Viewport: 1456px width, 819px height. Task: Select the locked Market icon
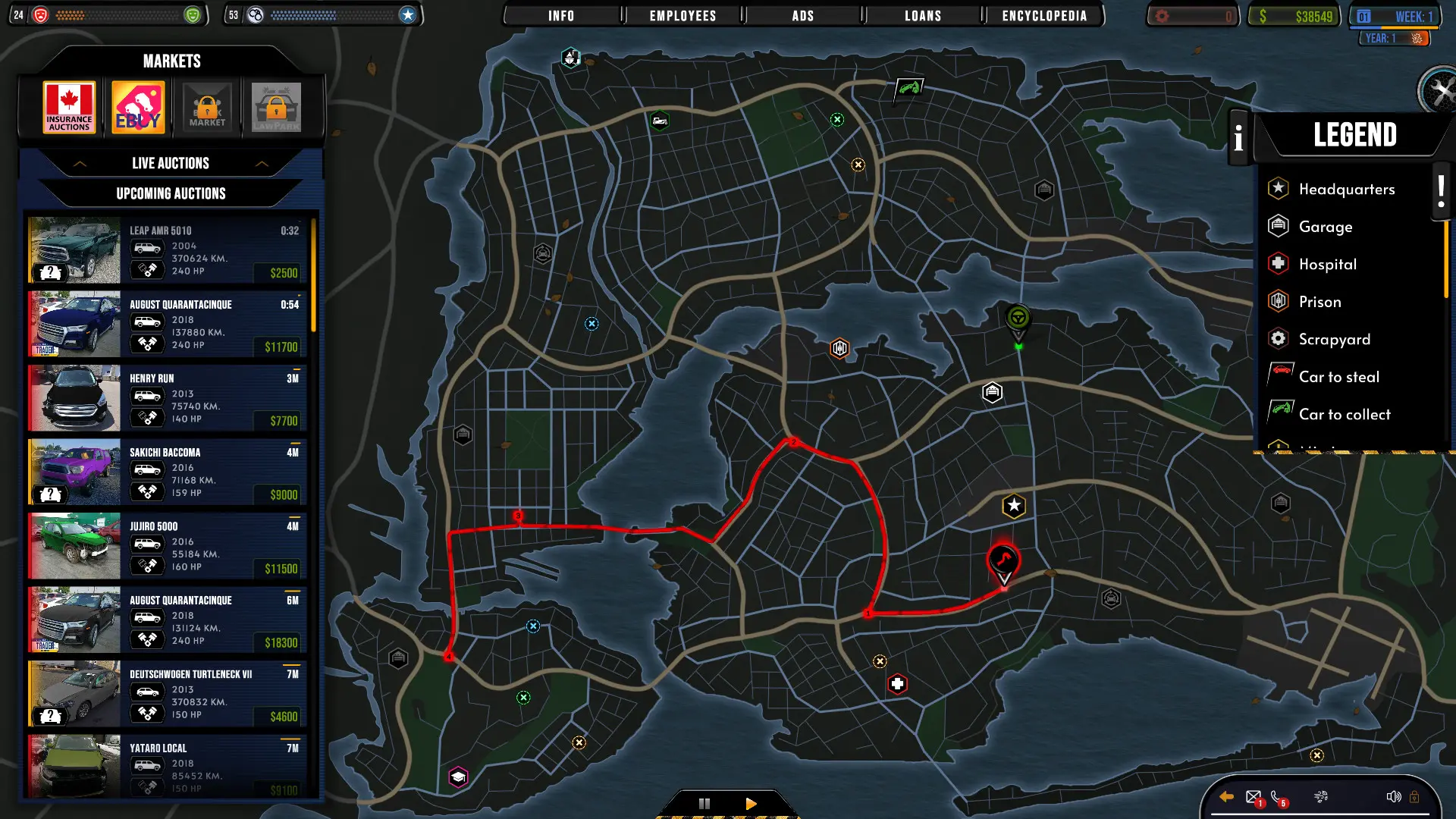(x=207, y=106)
